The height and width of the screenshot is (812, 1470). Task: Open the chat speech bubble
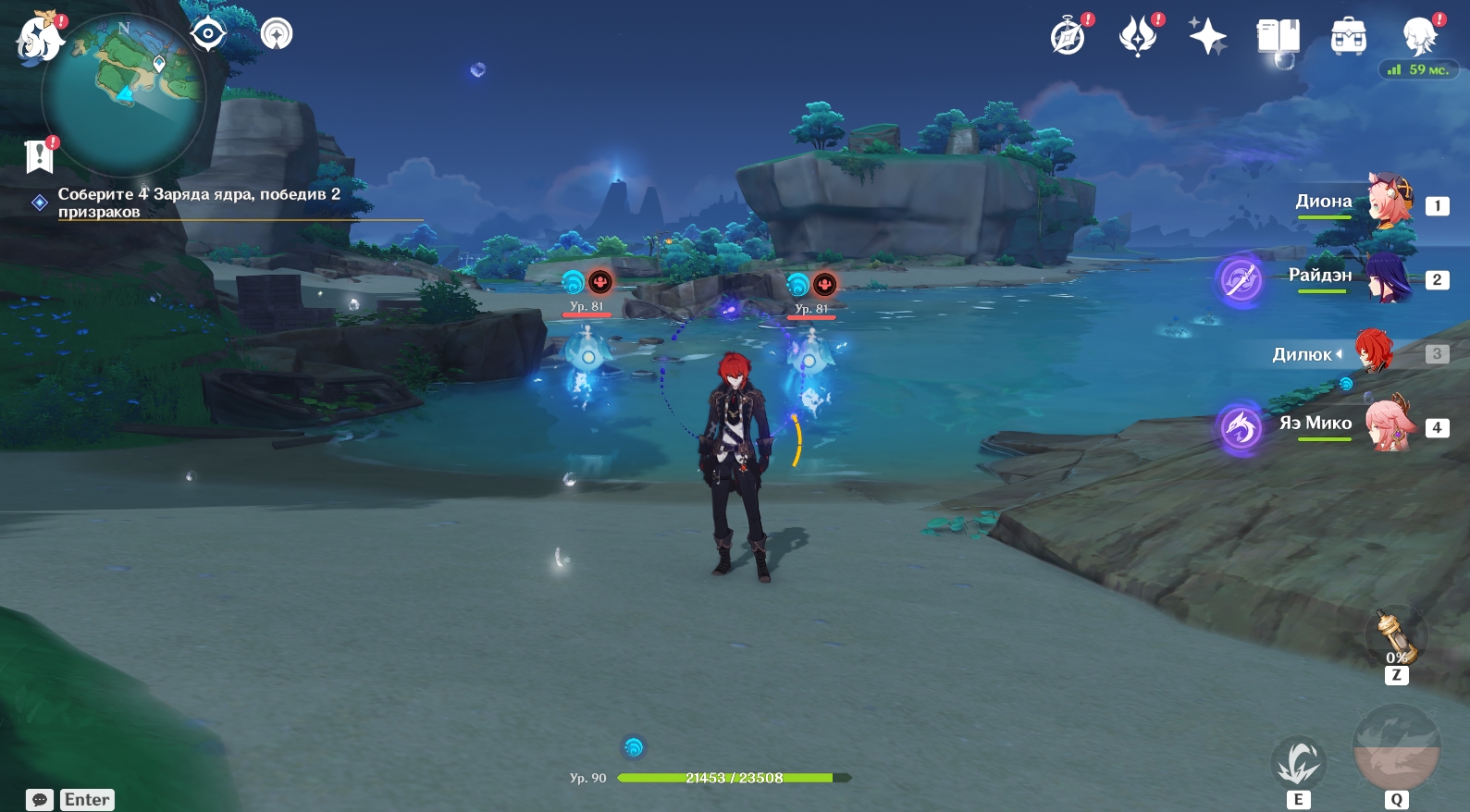40,800
